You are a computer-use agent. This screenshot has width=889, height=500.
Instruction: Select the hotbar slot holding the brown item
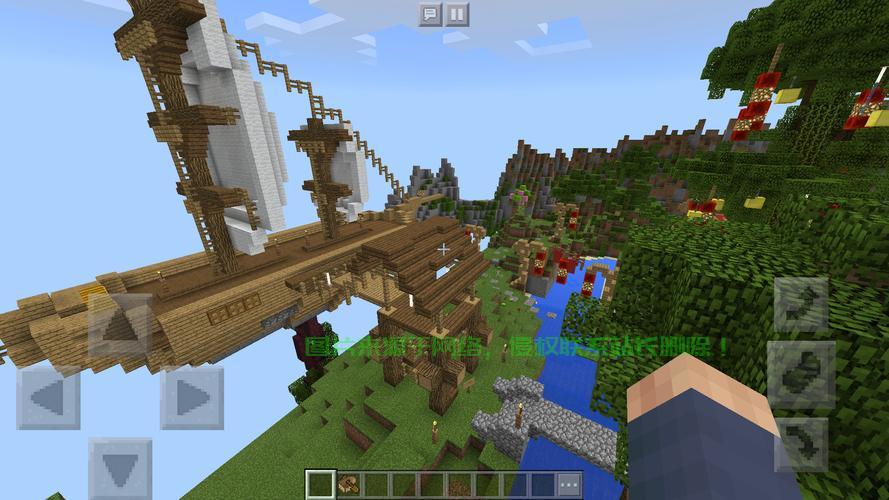pyautogui.click(x=348, y=484)
